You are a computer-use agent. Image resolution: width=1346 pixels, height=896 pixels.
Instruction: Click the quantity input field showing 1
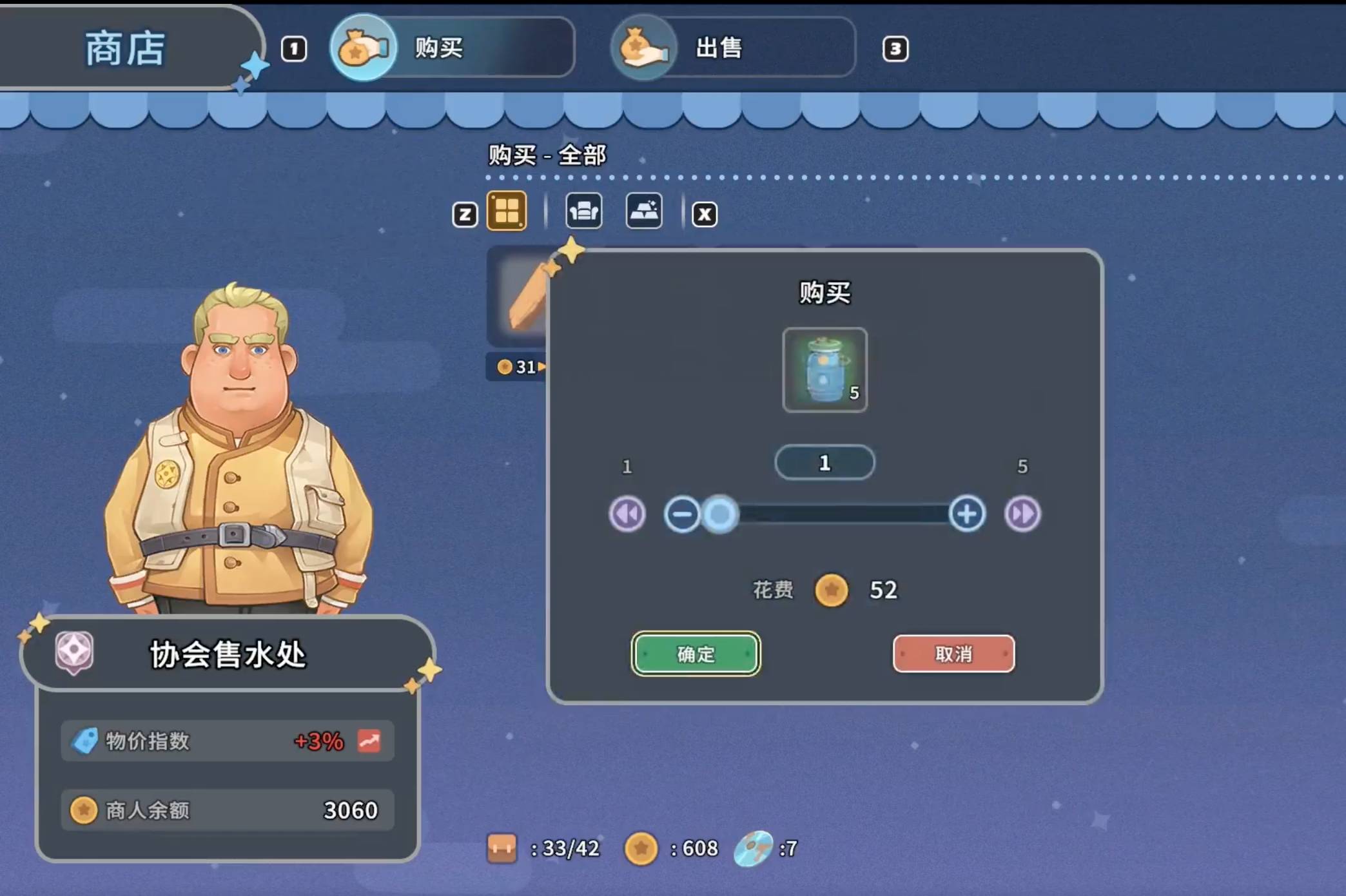[824, 463]
